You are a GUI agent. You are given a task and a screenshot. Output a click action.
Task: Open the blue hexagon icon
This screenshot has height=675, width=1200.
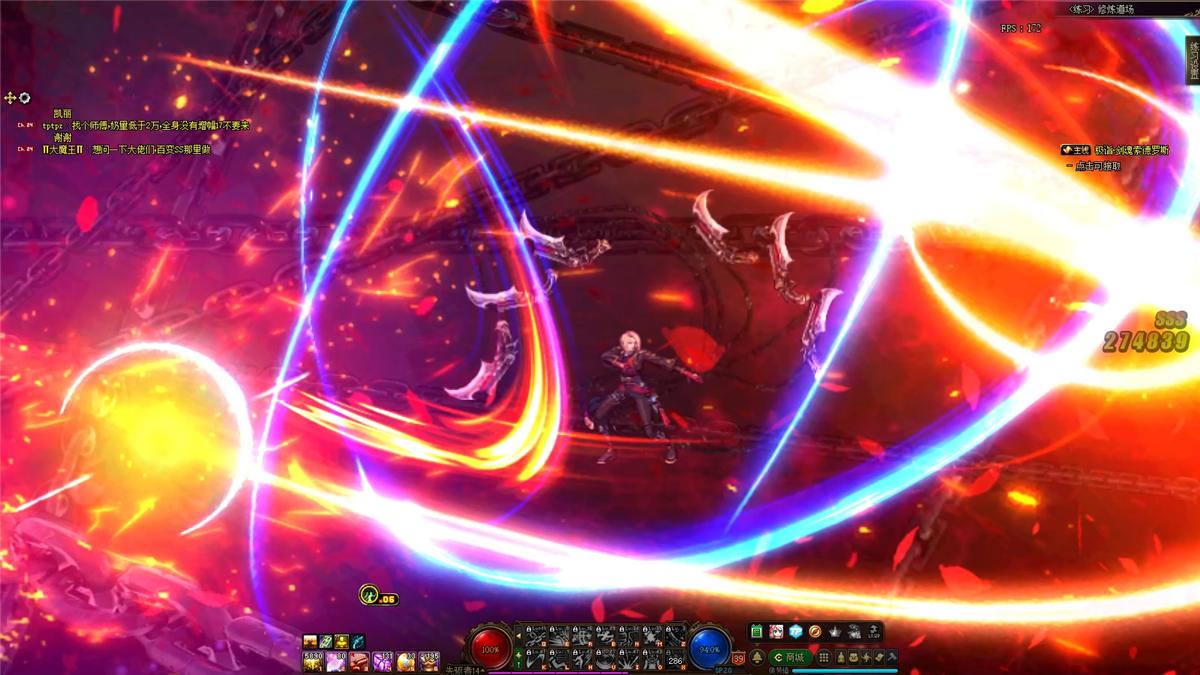coord(796,632)
